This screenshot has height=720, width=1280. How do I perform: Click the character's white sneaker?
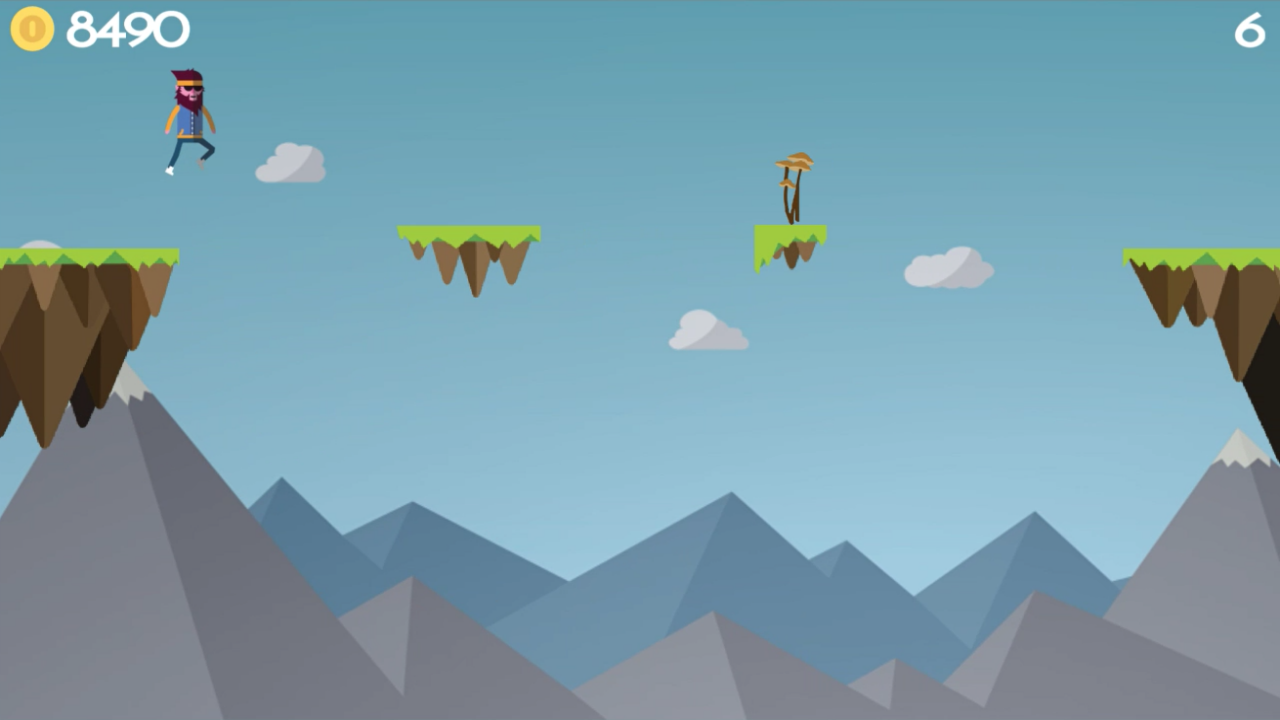pyautogui.click(x=168, y=172)
